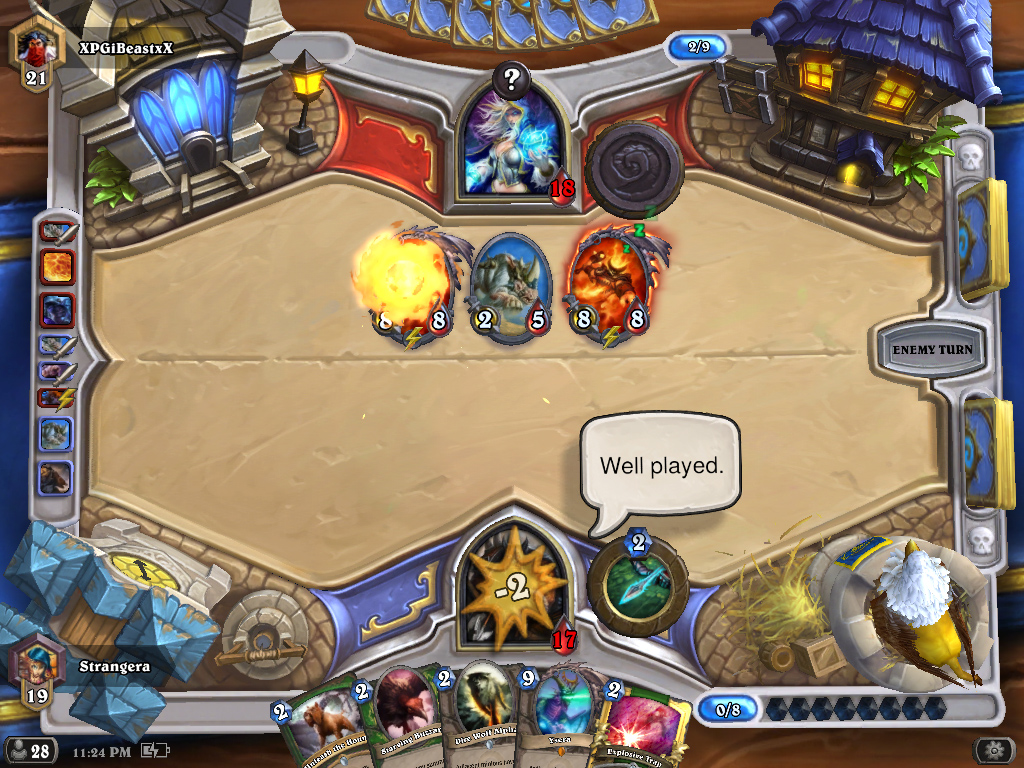The width and height of the screenshot is (1024, 768).
Task: Click Strangera's rank 19 badge
Action: (x=36, y=671)
